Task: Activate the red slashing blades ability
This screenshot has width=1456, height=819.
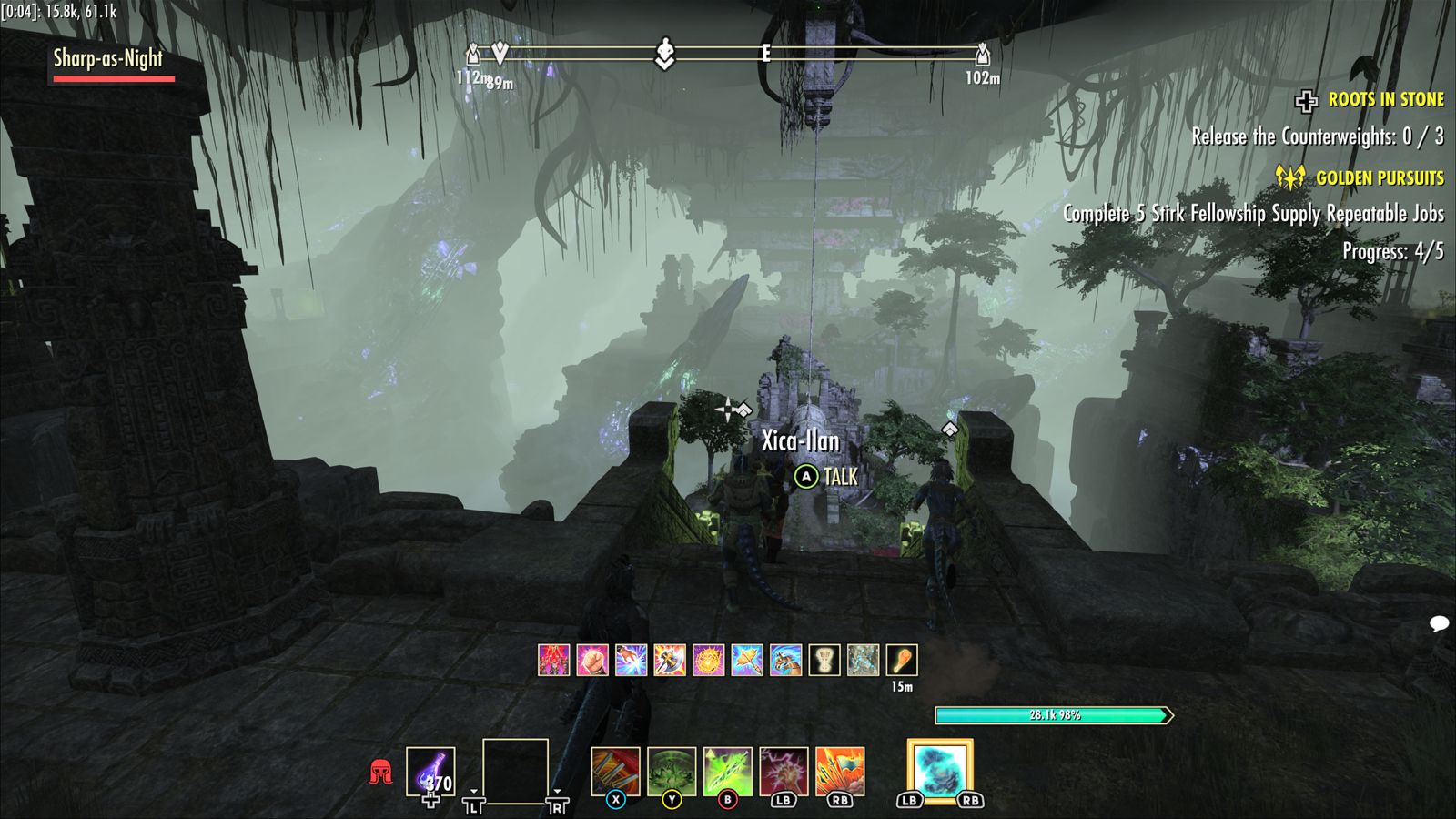Action: point(615,772)
